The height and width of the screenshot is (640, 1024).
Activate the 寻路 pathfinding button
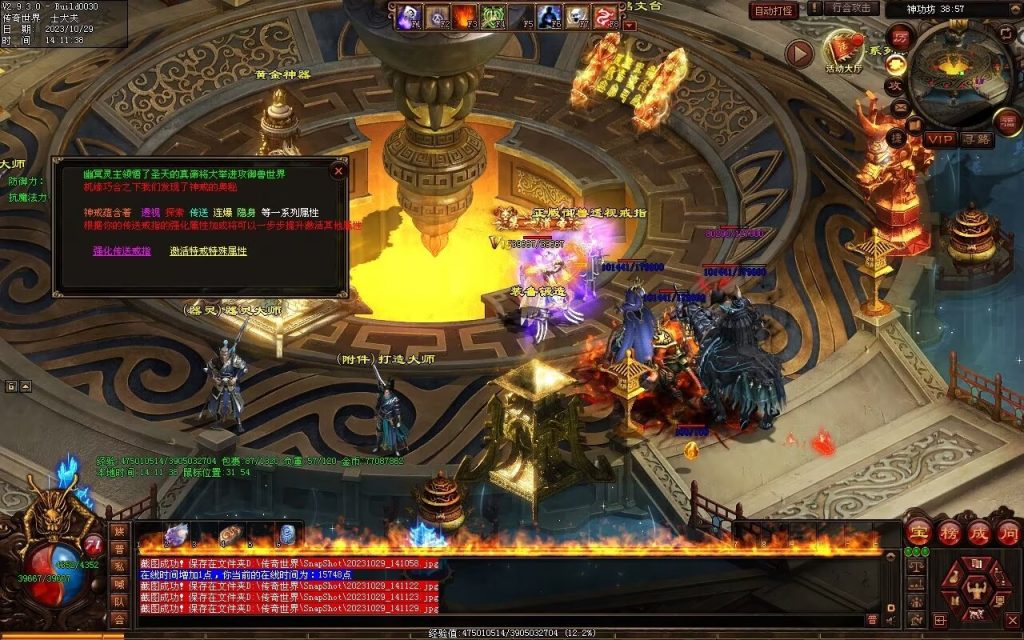pos(978,139)
